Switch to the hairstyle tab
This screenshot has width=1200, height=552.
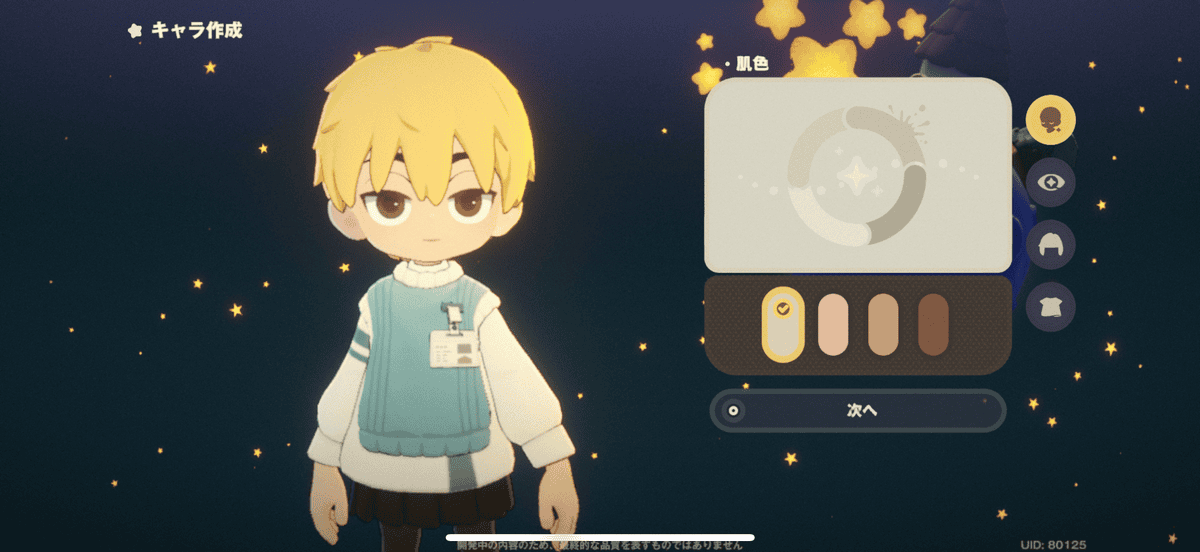point(1051,245)
